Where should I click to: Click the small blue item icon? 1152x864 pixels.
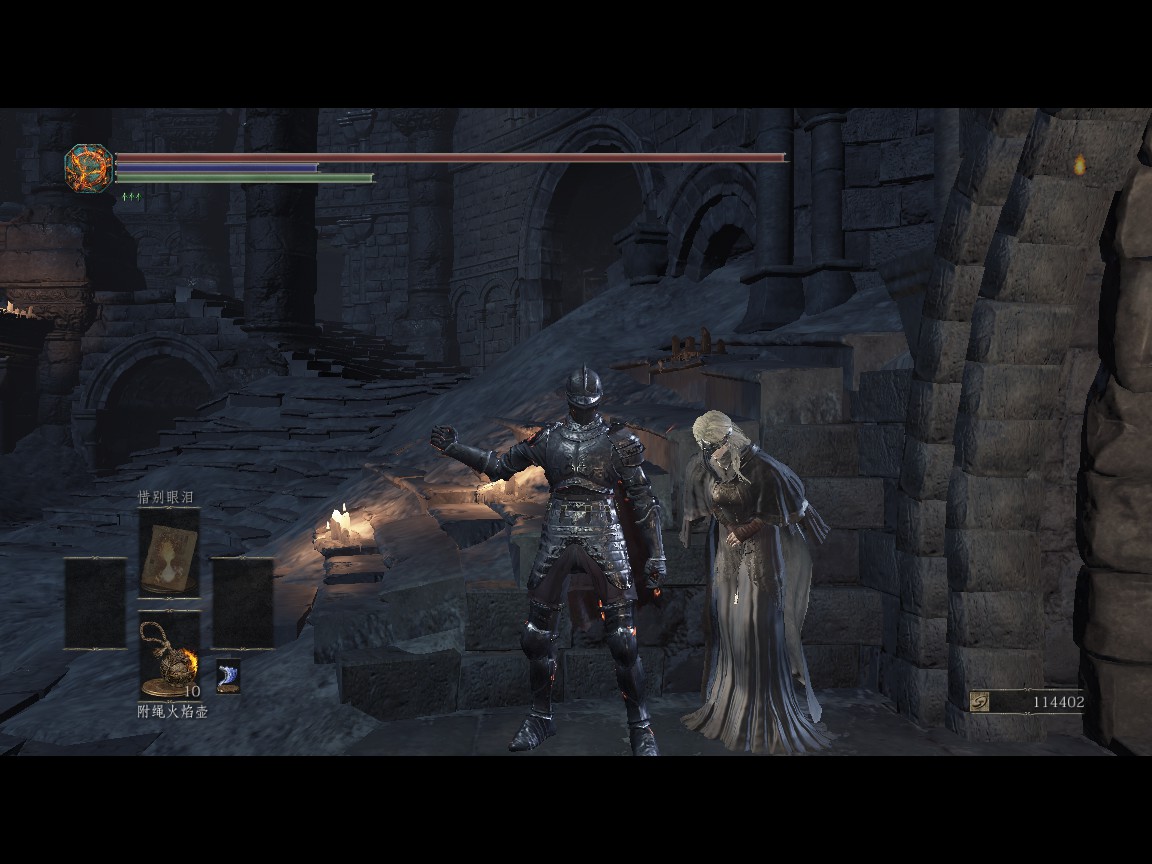point(228,677)
